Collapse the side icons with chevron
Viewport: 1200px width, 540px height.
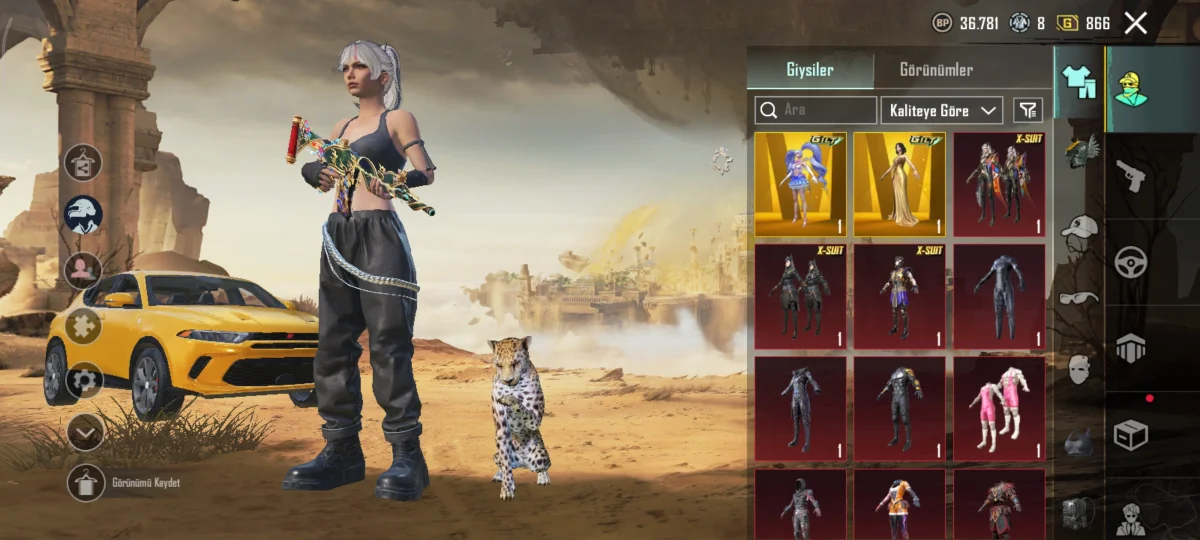tap(85, 432)
